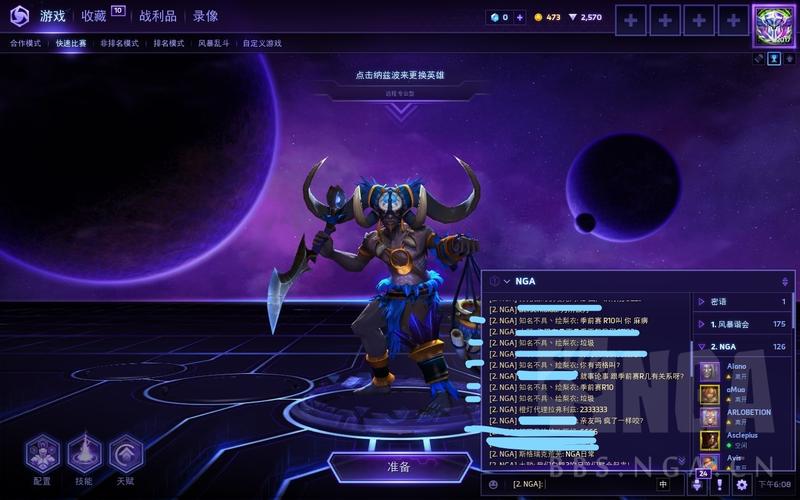Show the 技能 (abilities) panel
Image resolution: width=800 pixels, height=500 pixels.
click(84, 455)
